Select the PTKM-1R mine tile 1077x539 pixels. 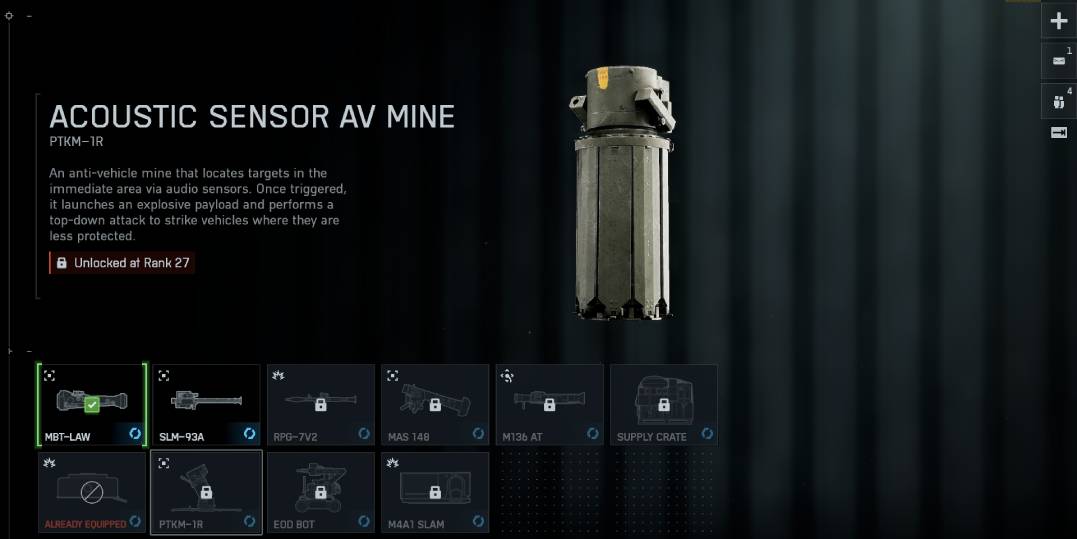click(x=206, y=492)
